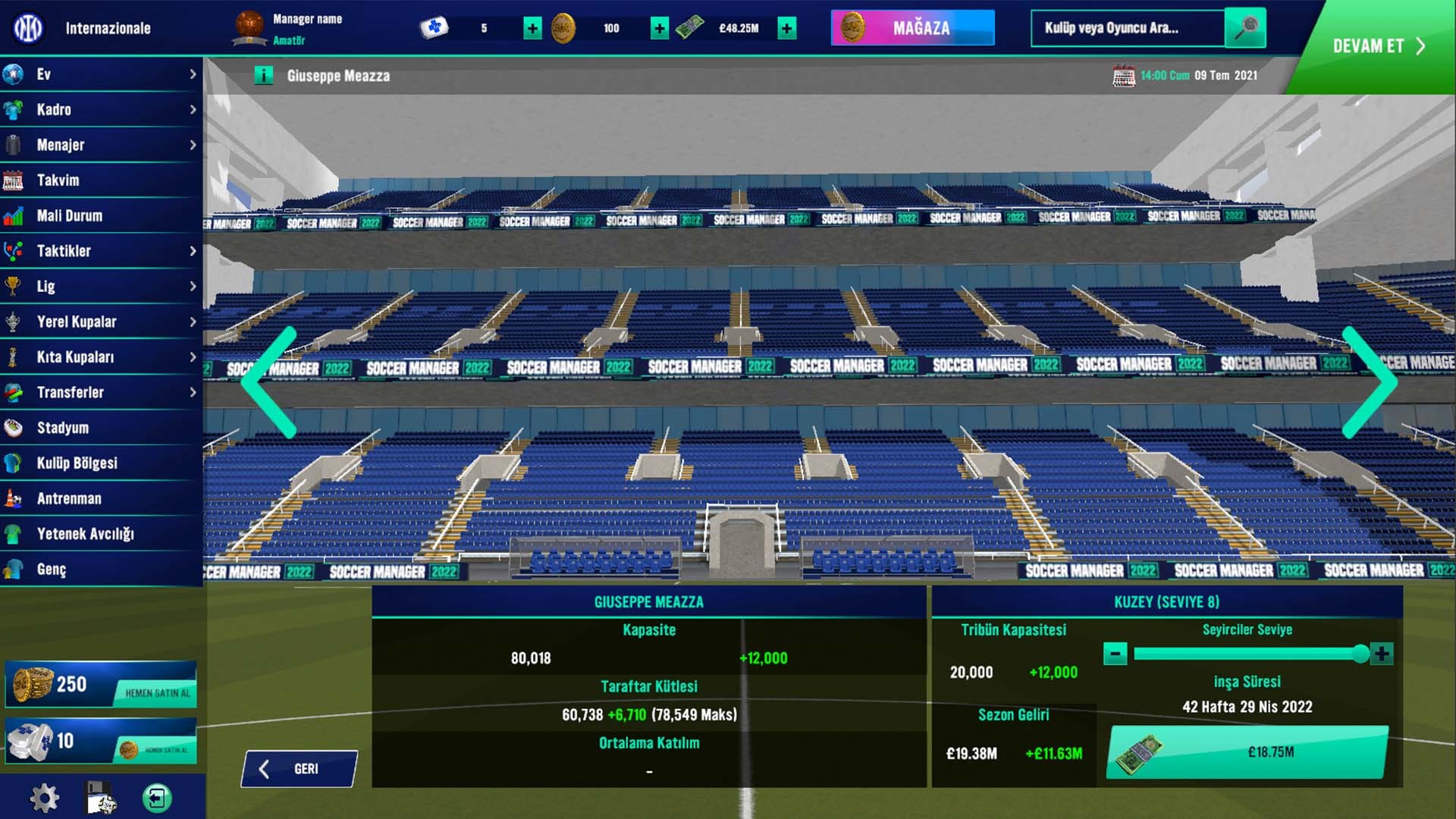Click the club or player search field

[1127, 28]
